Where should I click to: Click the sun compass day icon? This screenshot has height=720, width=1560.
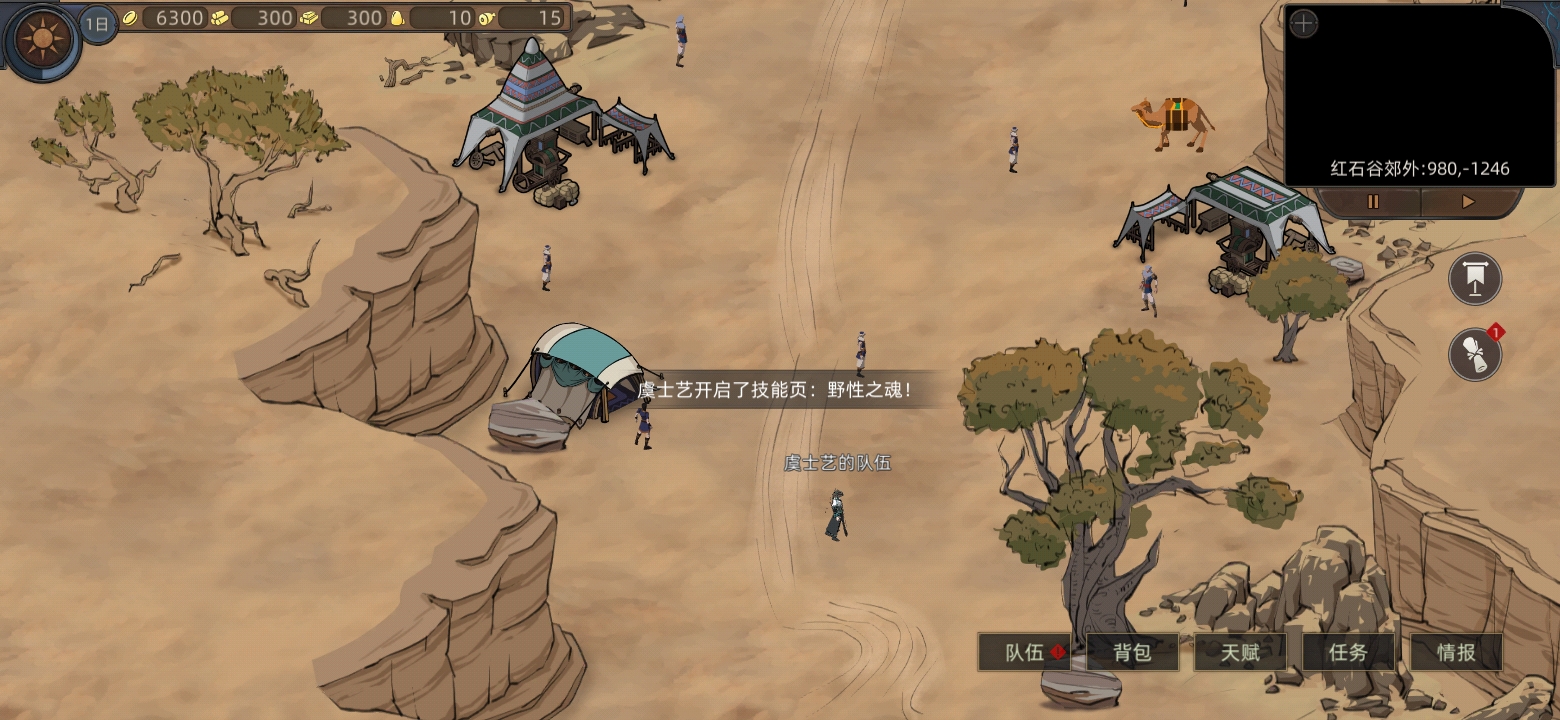click(42, 42)
